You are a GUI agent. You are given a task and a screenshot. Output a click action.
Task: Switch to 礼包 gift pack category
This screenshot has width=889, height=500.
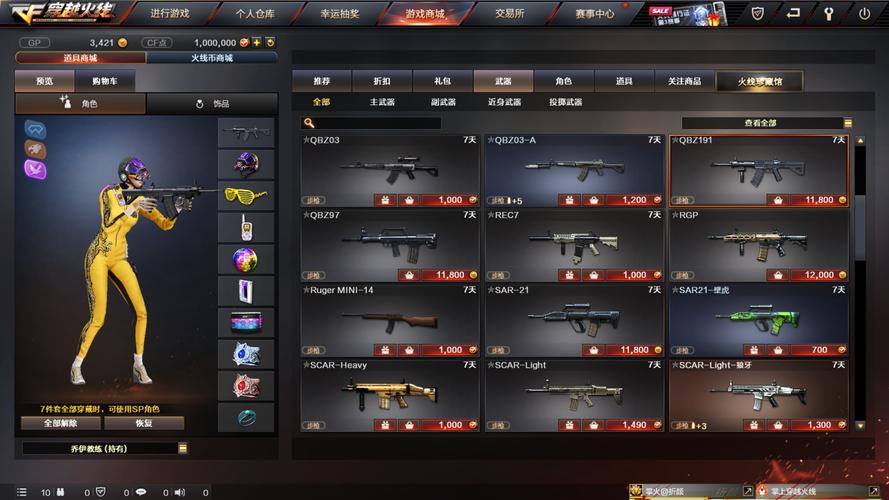442,81
